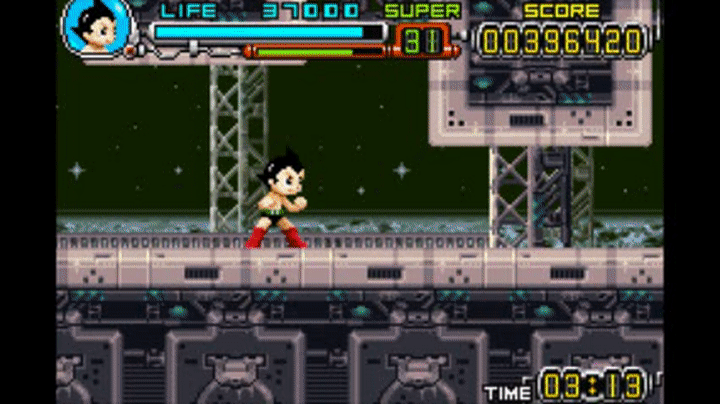Click Astro Boy's portrait icon
Image resolution: width=720 pixels, height=404 pixels.
[97, 28]
